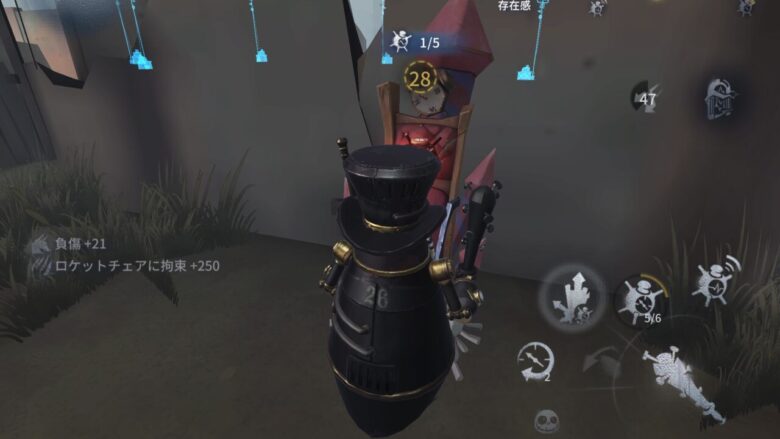Screen dimensions: 780x439
Task: Open the knight helmet persona icon
Action: pos(721,99)
